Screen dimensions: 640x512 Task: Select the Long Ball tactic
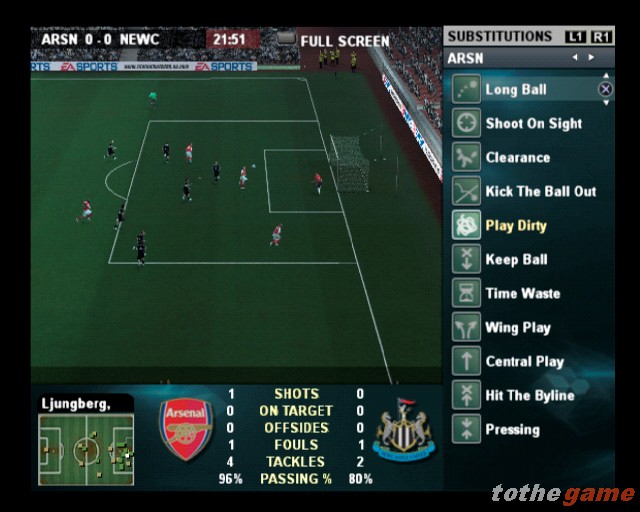click(x=516, y=90)
